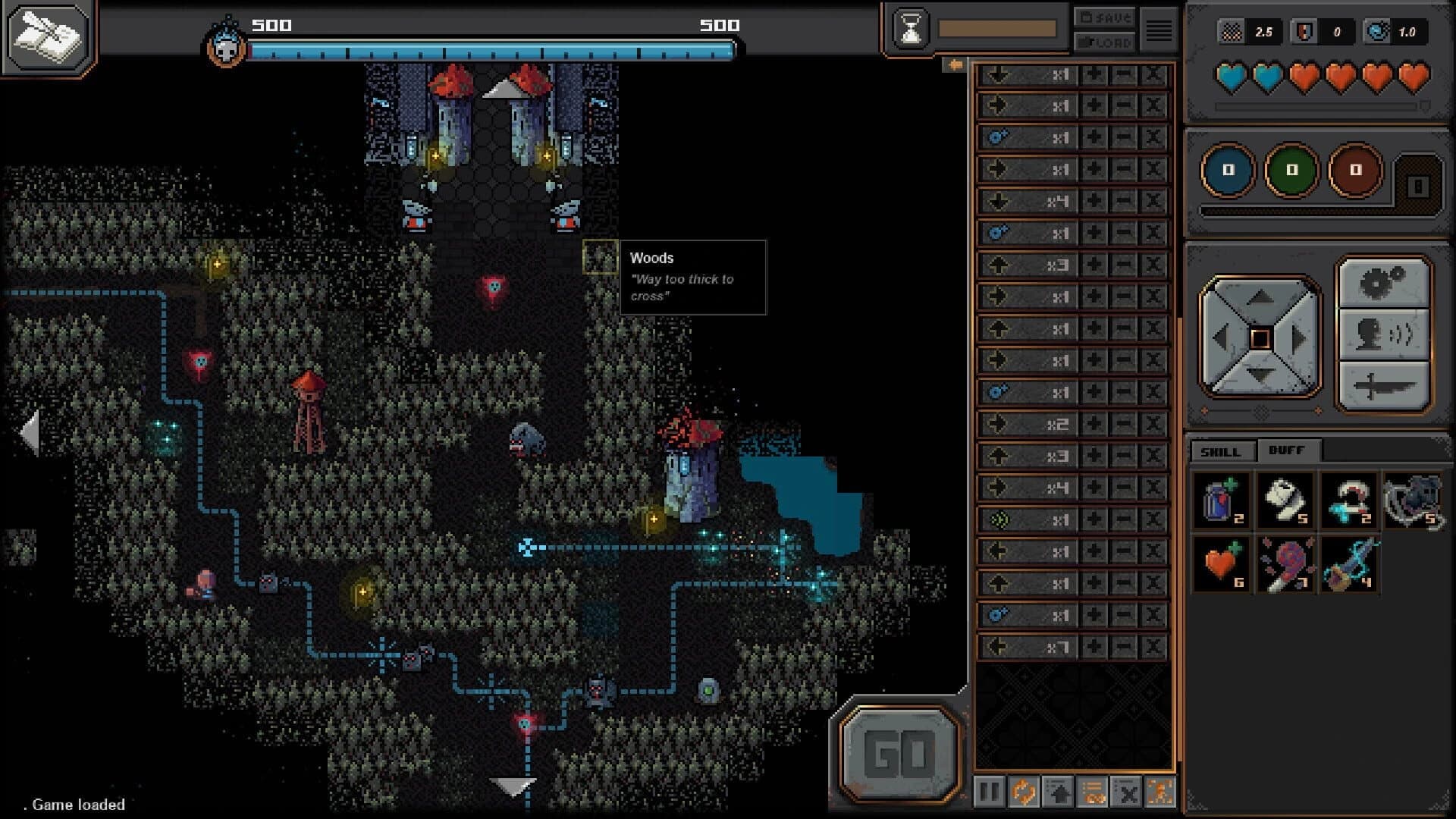The height and width of the screenshot is (819, 1456).
Task: Pan the map using the left-edge arrow
Action: tap(29, 433)
